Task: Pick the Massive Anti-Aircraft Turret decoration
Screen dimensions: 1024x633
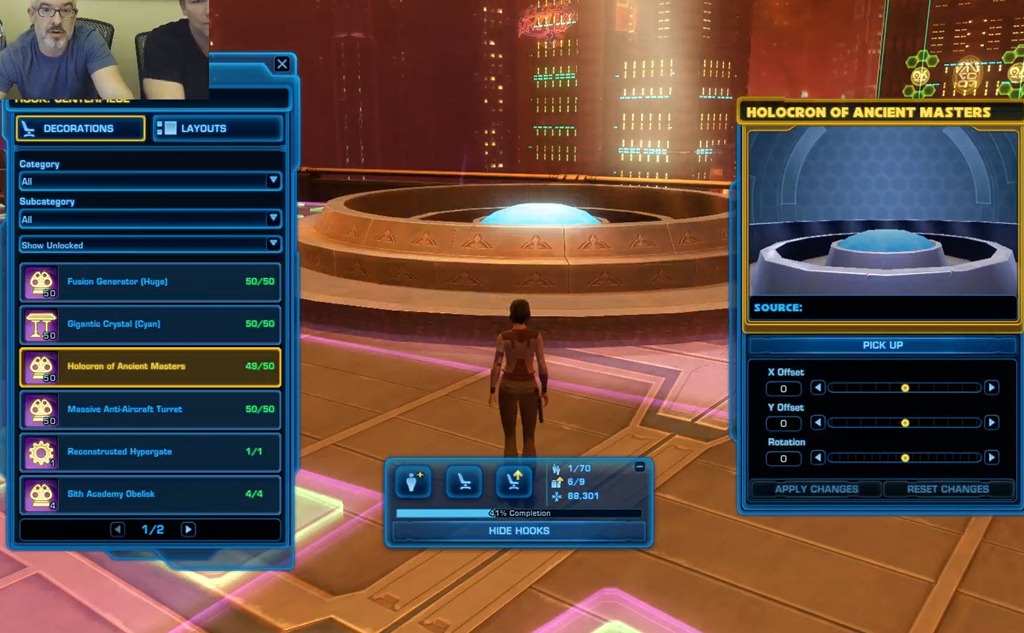Action: point(150,409)
